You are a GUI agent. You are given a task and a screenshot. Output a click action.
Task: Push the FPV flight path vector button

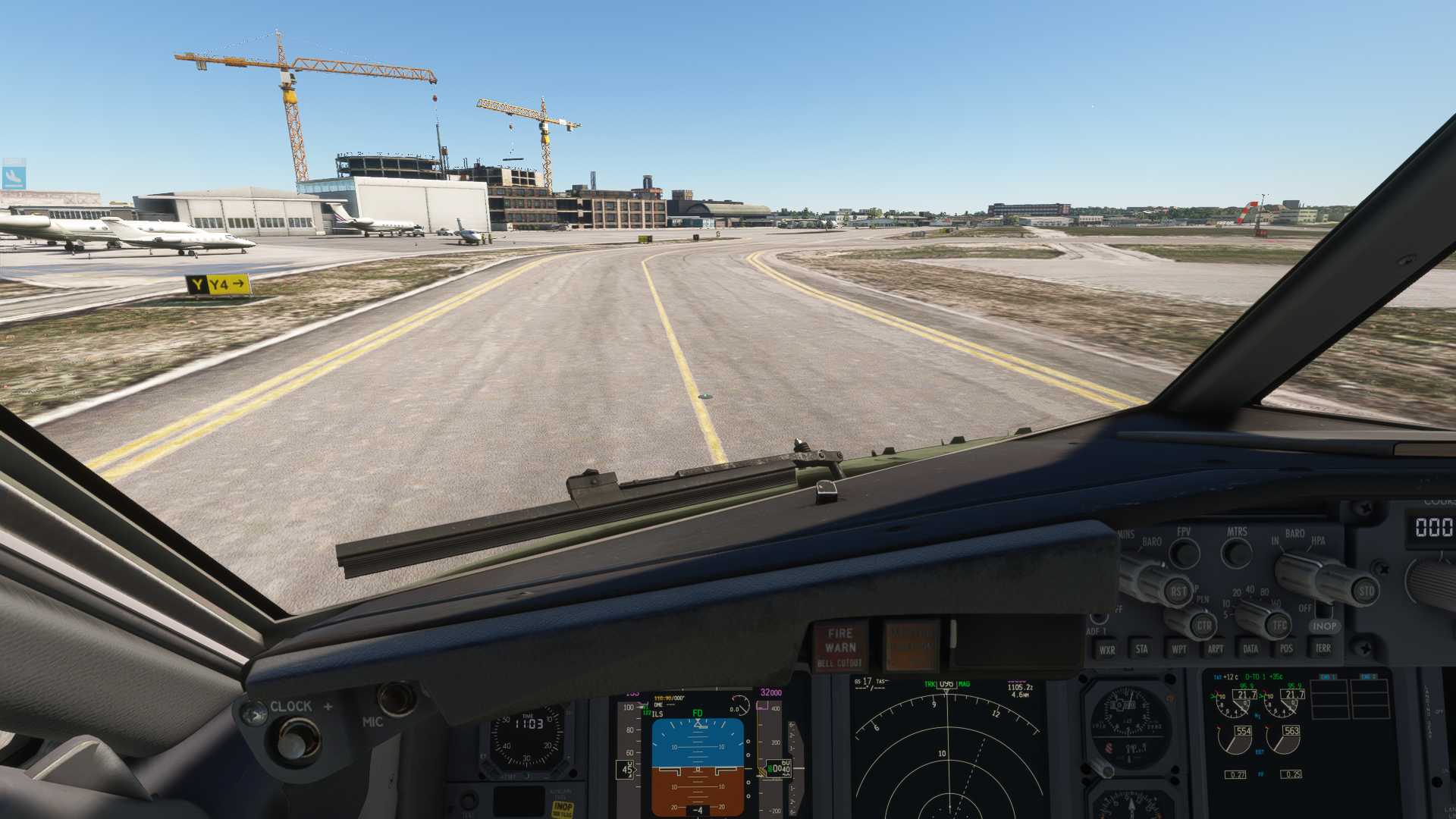[x=1184, y=553]
